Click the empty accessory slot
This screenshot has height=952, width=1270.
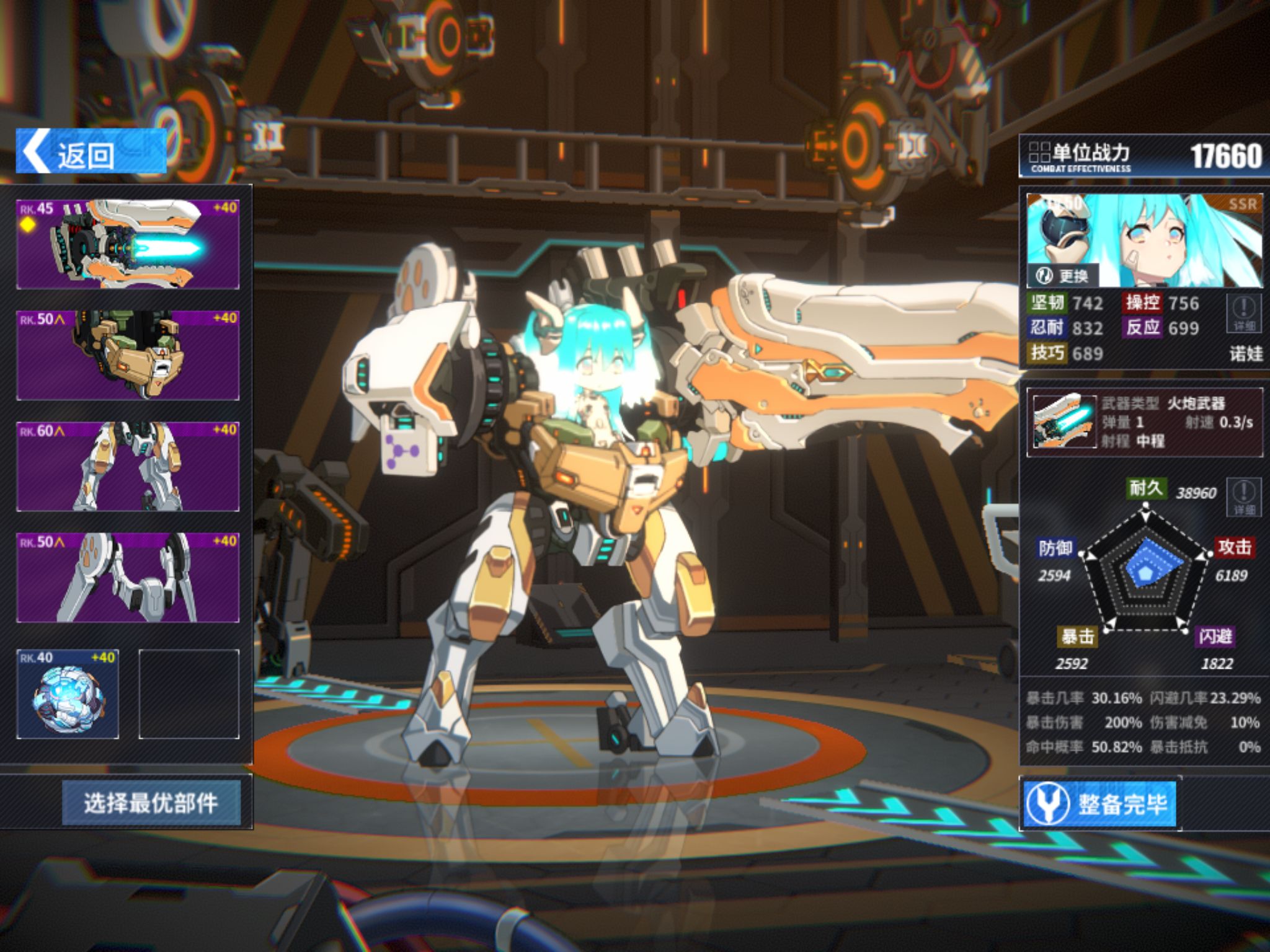189,694
